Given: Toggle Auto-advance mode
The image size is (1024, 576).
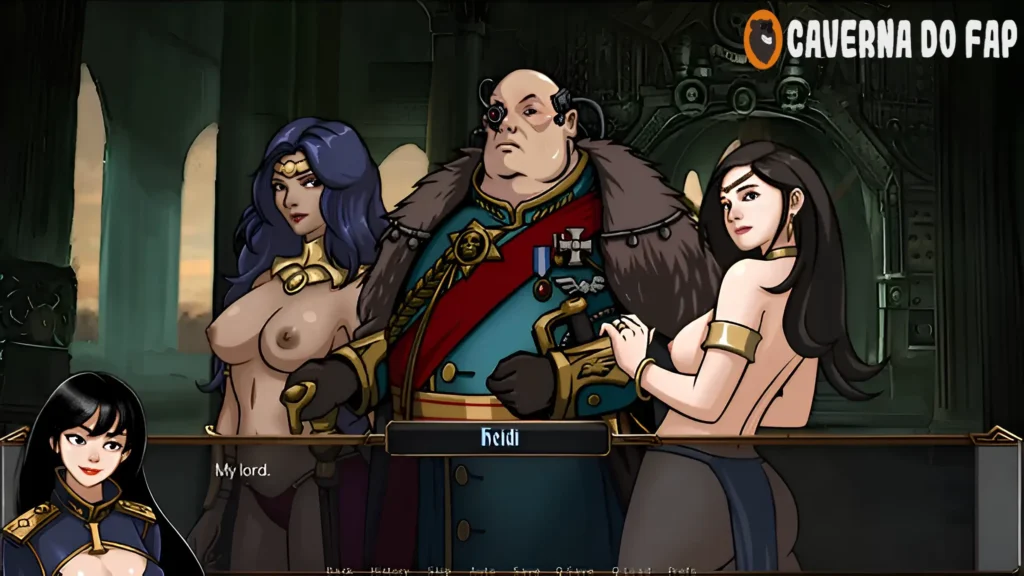Looking at the screenshot, I should 483,570.
